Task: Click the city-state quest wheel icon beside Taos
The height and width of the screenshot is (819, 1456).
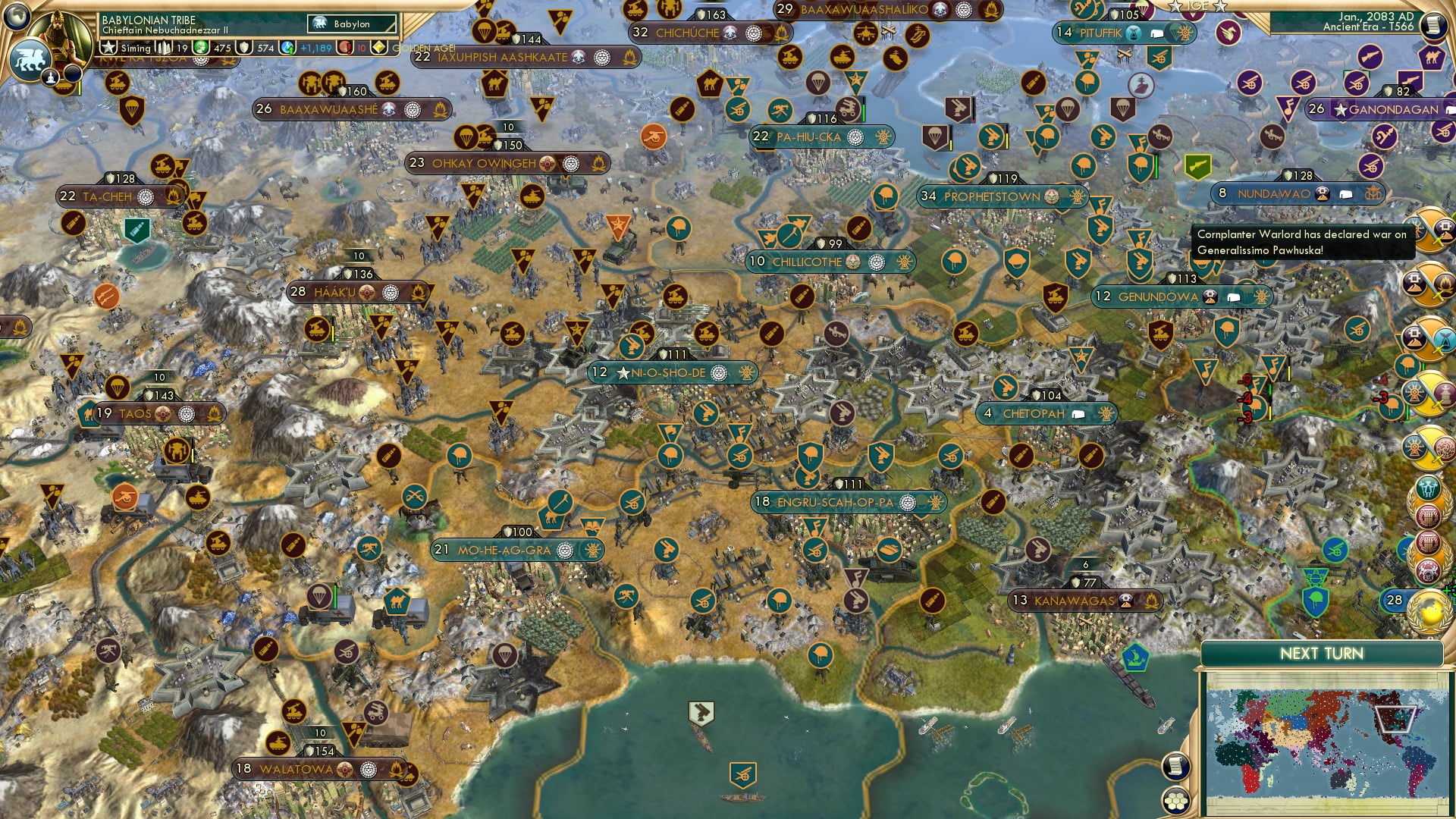Action: (x=187, y=413)
